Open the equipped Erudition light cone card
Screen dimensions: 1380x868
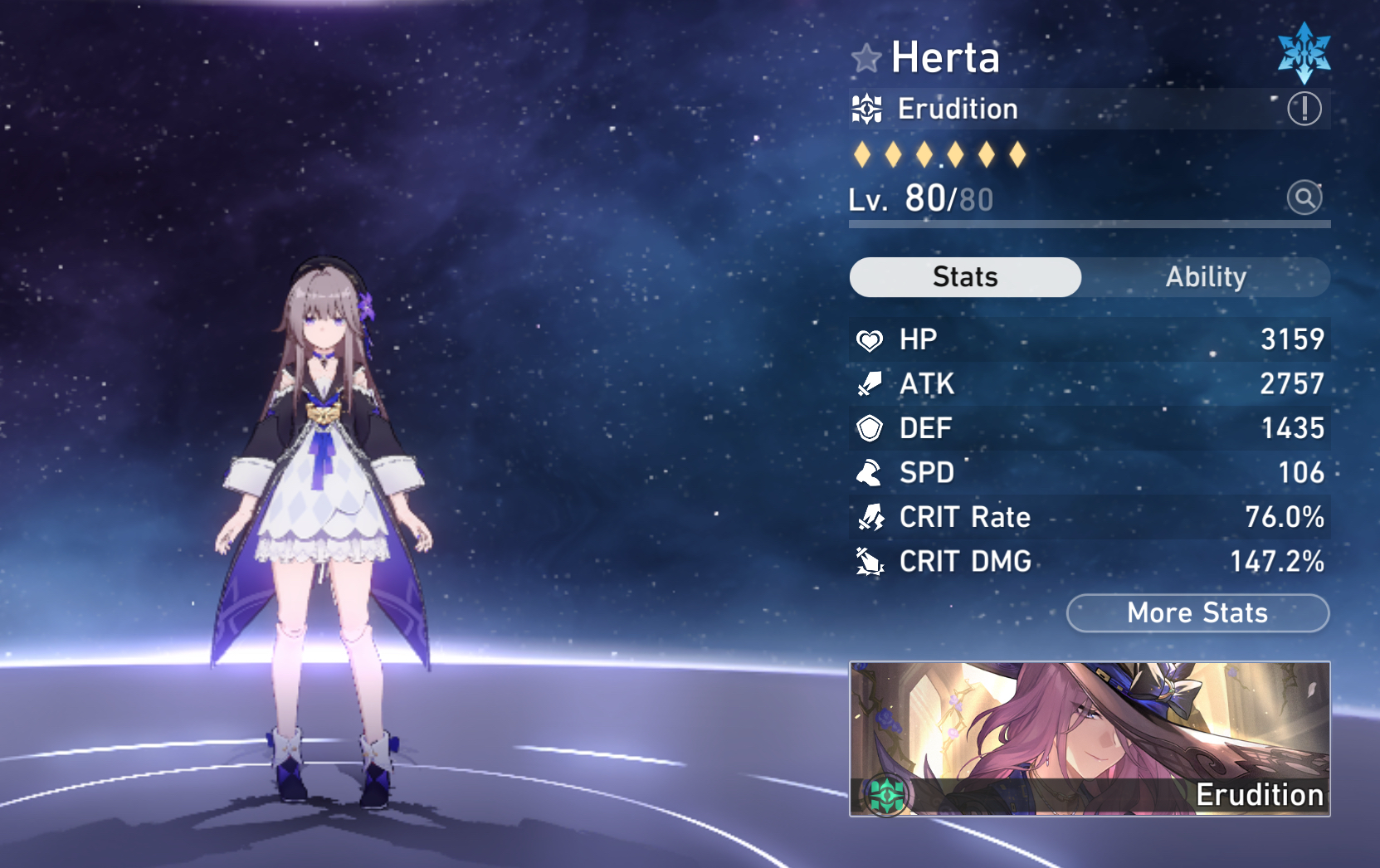1089,739
